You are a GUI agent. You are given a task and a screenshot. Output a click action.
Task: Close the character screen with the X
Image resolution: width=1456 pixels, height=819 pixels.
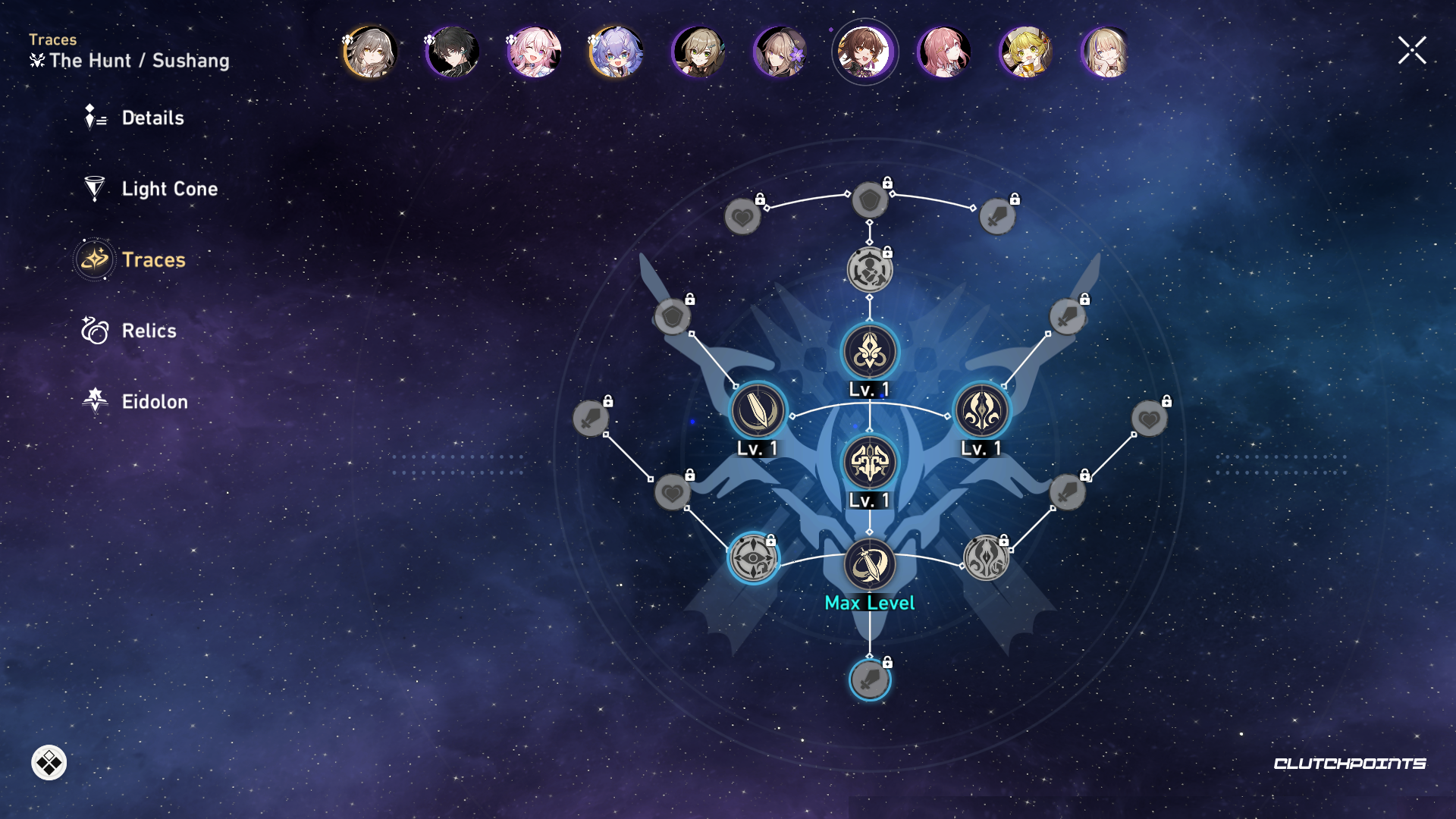coord(1412,51)
